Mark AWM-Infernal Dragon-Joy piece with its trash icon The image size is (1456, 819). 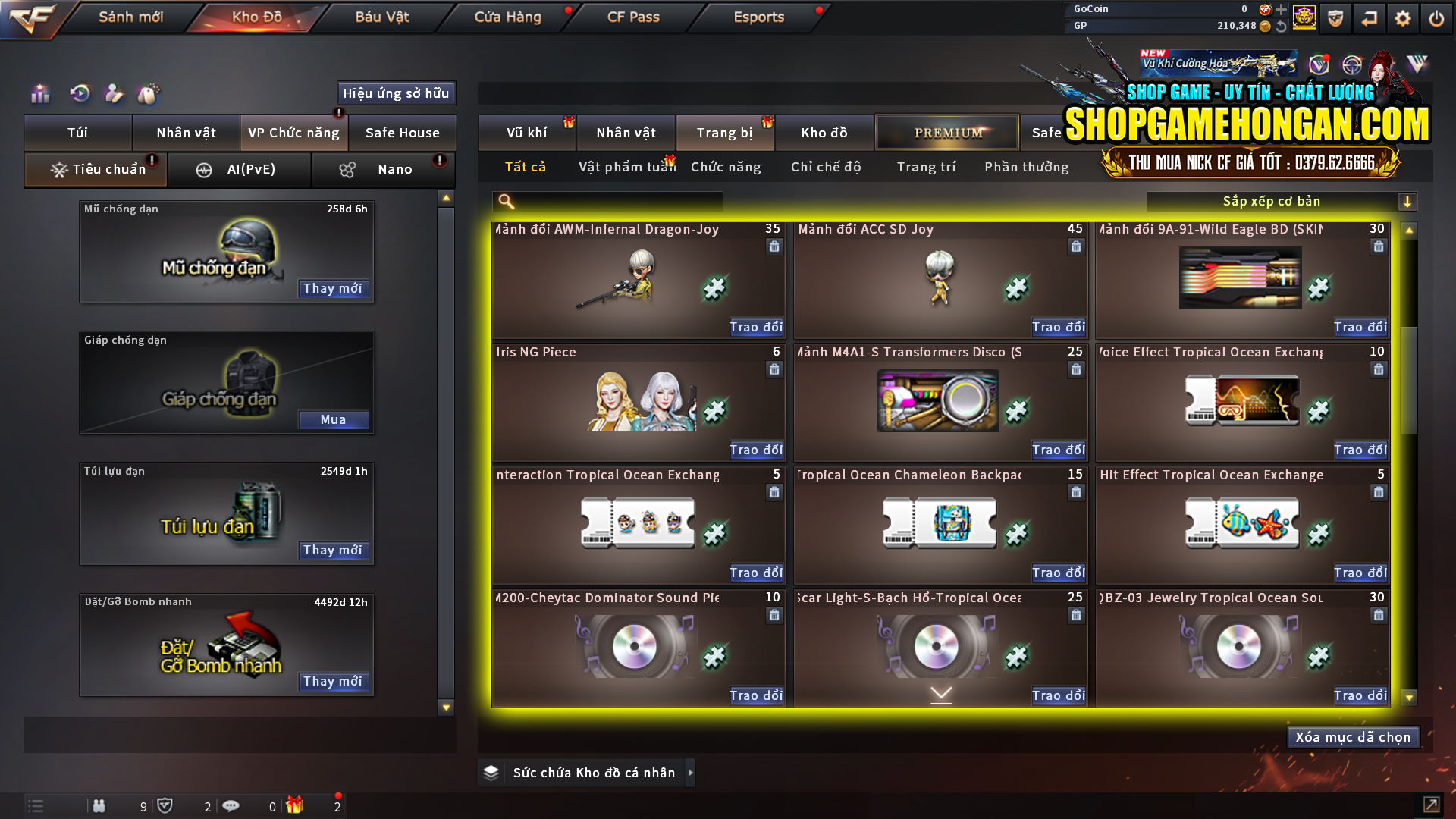pyautogui.click(x=774, y=246)
